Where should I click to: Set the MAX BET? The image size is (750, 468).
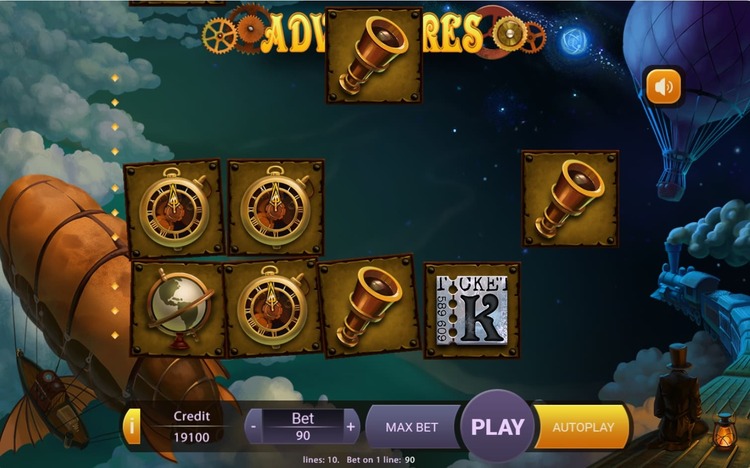pyautogui.click(x=412, y=427)
